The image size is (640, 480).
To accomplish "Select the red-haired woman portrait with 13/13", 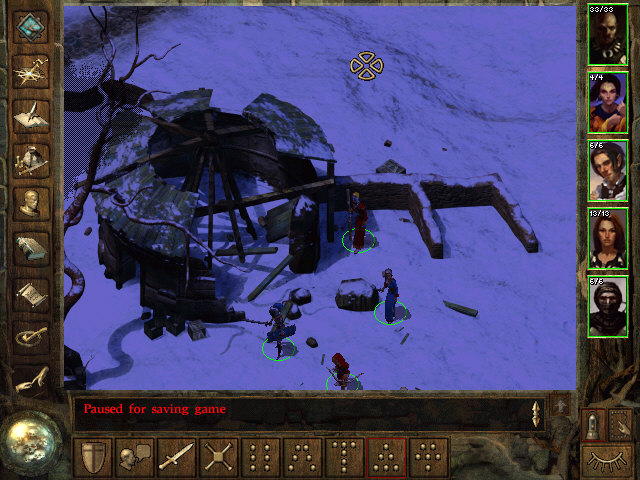I will click(608, 238).
